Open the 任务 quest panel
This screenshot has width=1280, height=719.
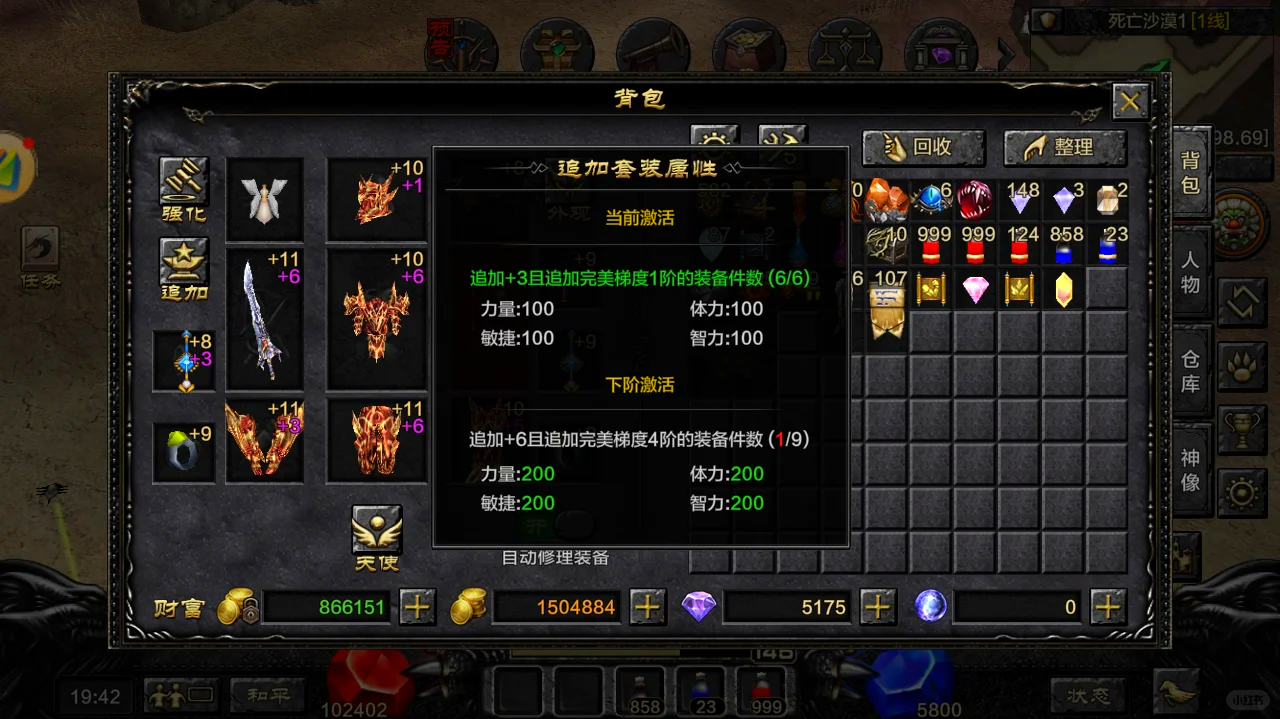40,257
